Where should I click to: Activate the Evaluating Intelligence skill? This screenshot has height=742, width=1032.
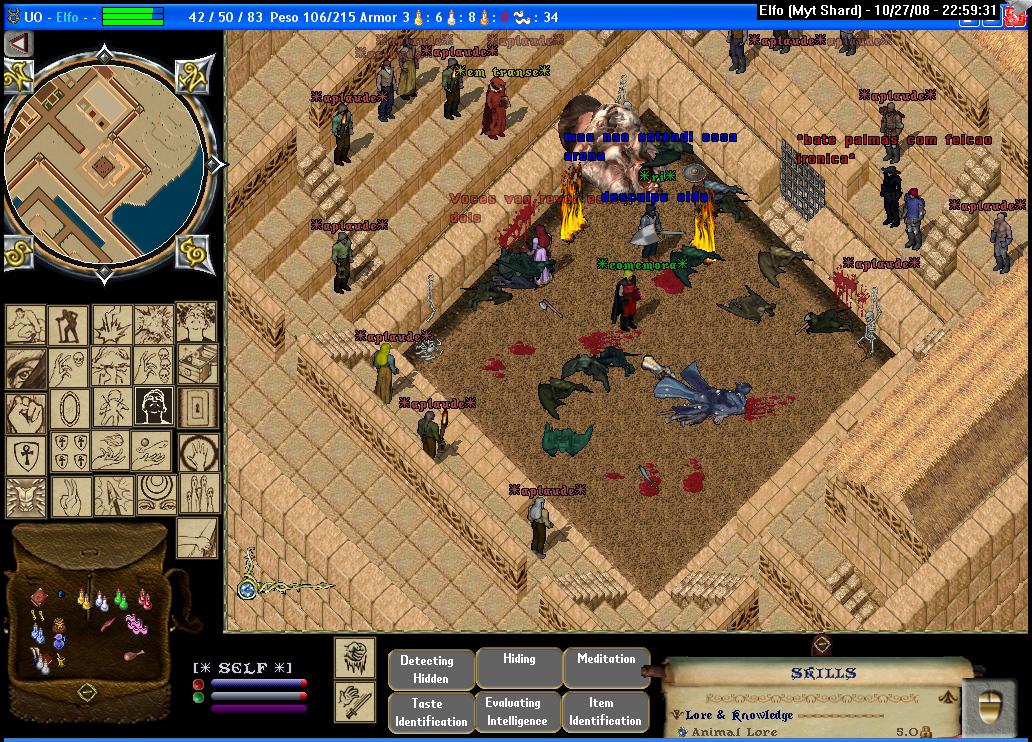513,712
